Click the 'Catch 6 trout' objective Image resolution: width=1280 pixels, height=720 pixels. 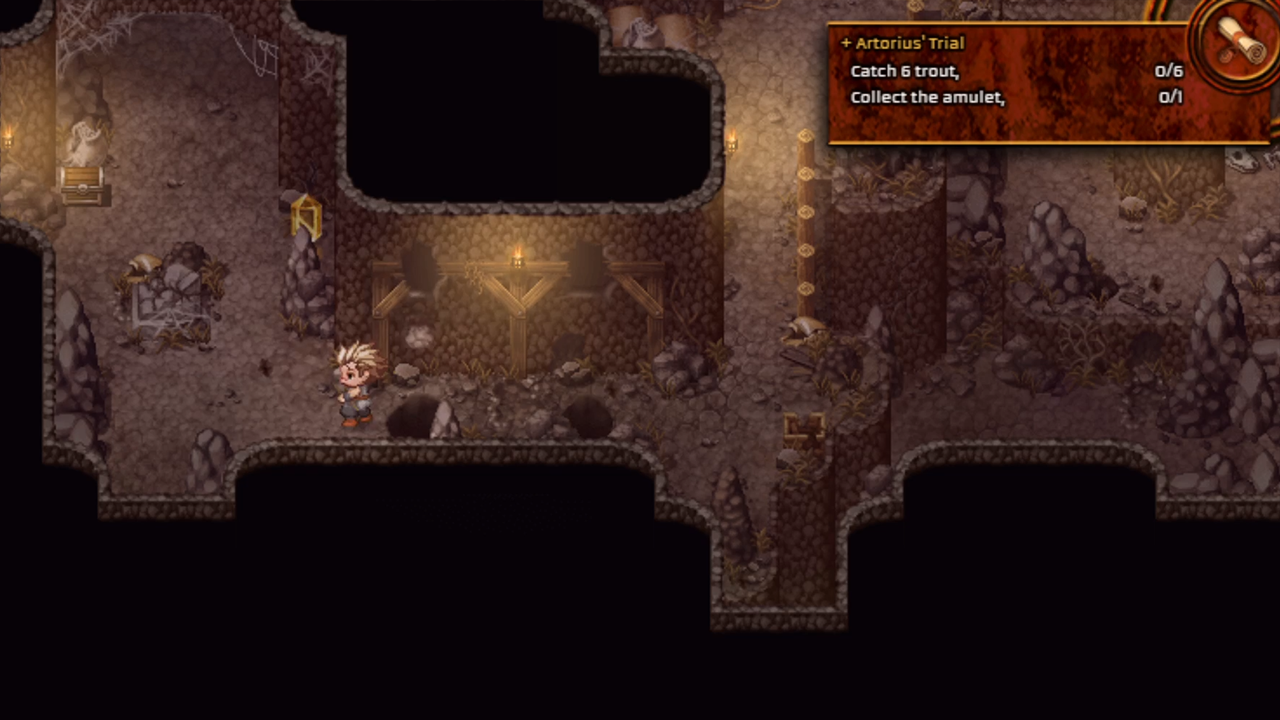click(905, 71)
